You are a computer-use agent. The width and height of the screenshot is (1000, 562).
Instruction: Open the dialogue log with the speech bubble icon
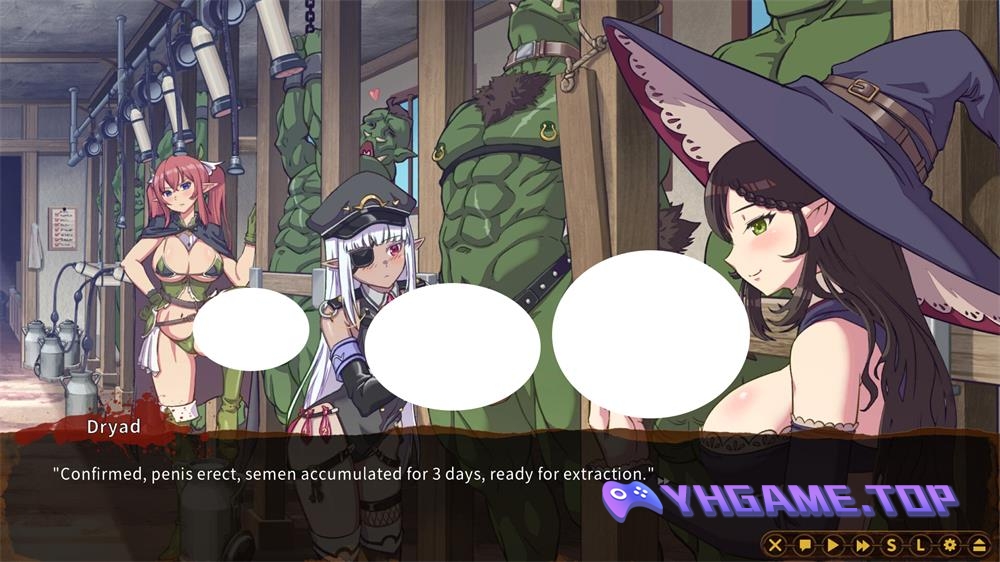click(803, 545)
